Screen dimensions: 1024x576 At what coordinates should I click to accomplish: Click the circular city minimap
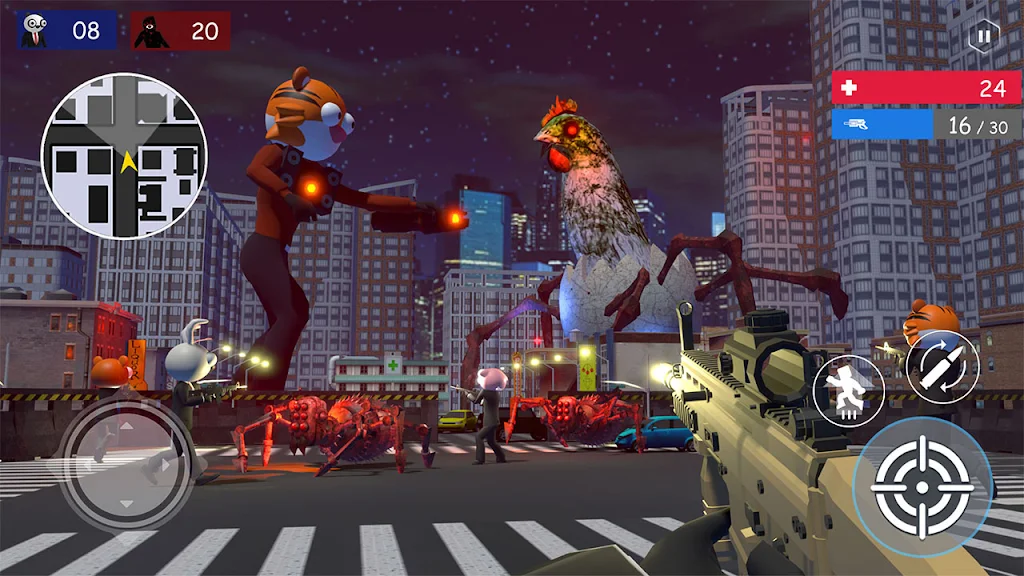(124, 157)
